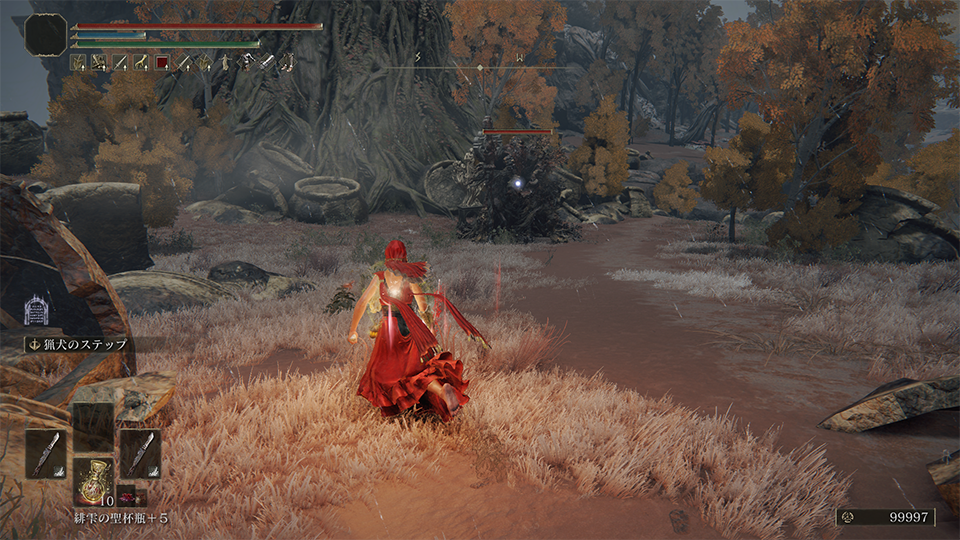
Task: Select the 緋雫の聖杯瓶 flask slot
Action: pyautogui.click(x=93, y=479)
